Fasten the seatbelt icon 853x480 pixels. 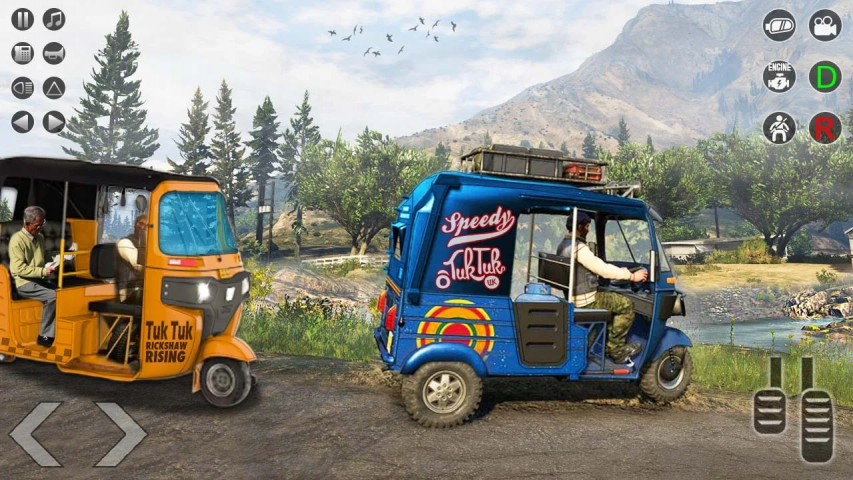pos(779,127)
